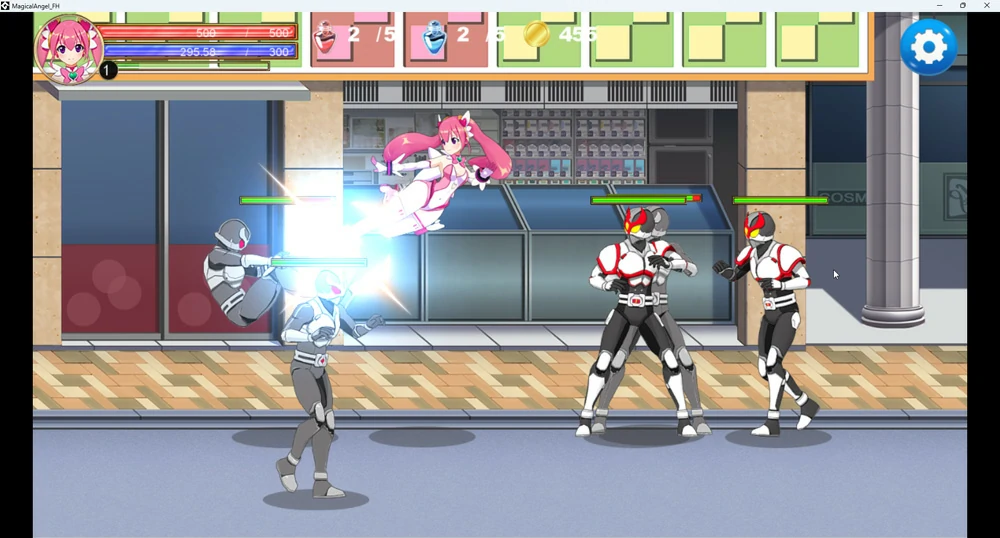Close the MagicalAngel_FH window
This screenshot has width=1000, height=538.
(987, 6)
